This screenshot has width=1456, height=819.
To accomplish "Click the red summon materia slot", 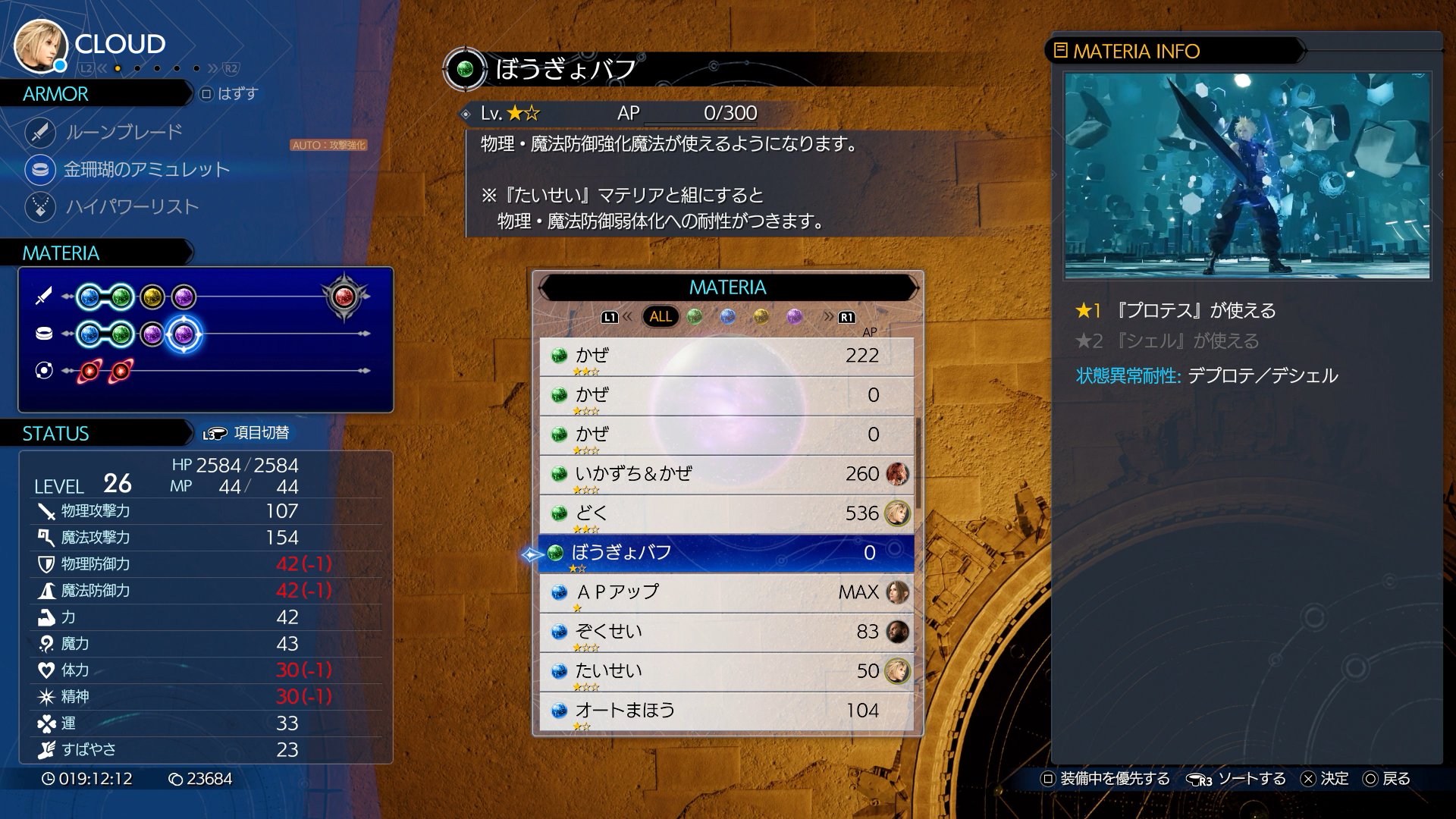I will pyautogui.click(x=344, y=297).
